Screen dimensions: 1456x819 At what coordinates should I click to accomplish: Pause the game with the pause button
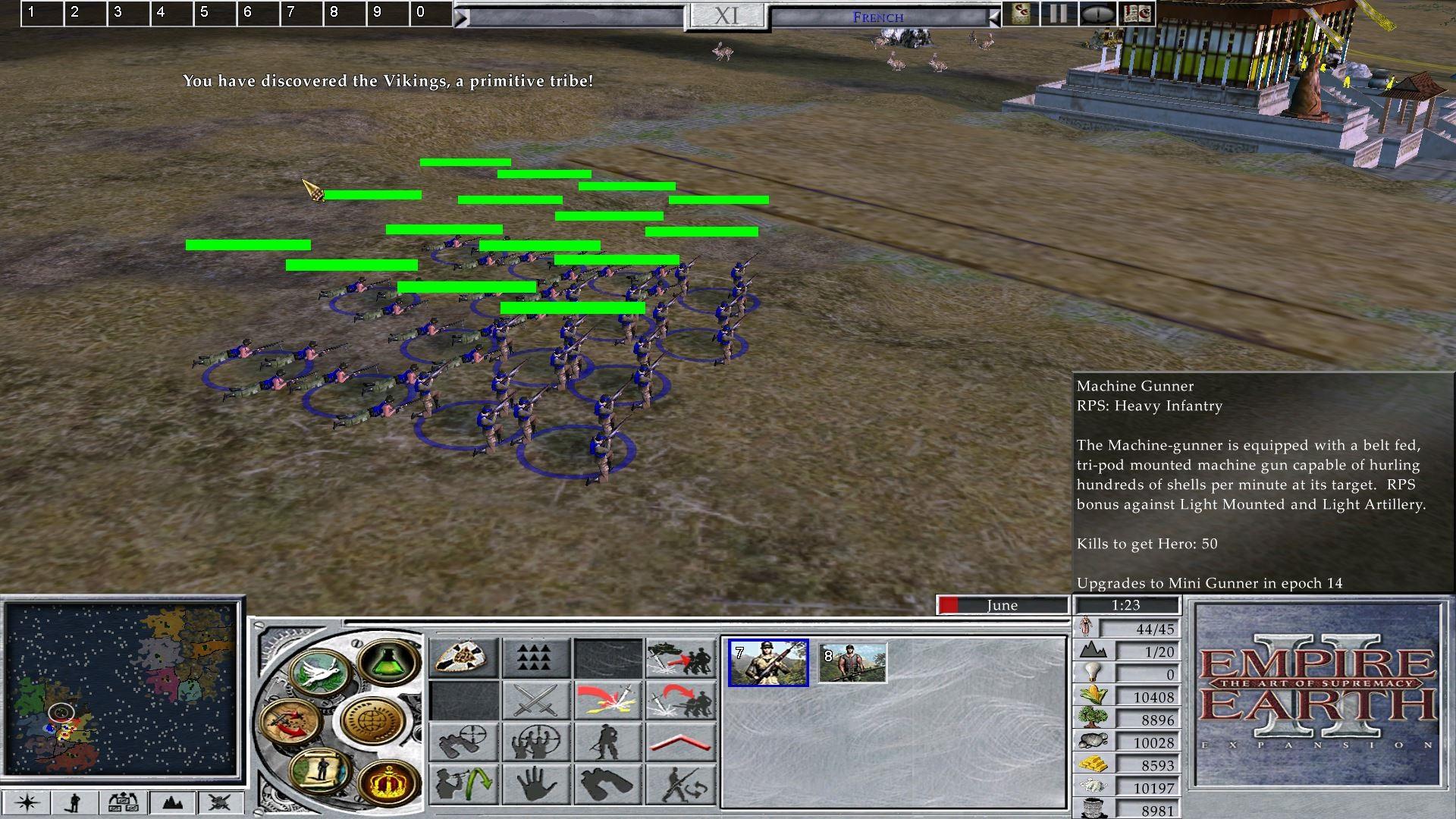[1059, 13]
